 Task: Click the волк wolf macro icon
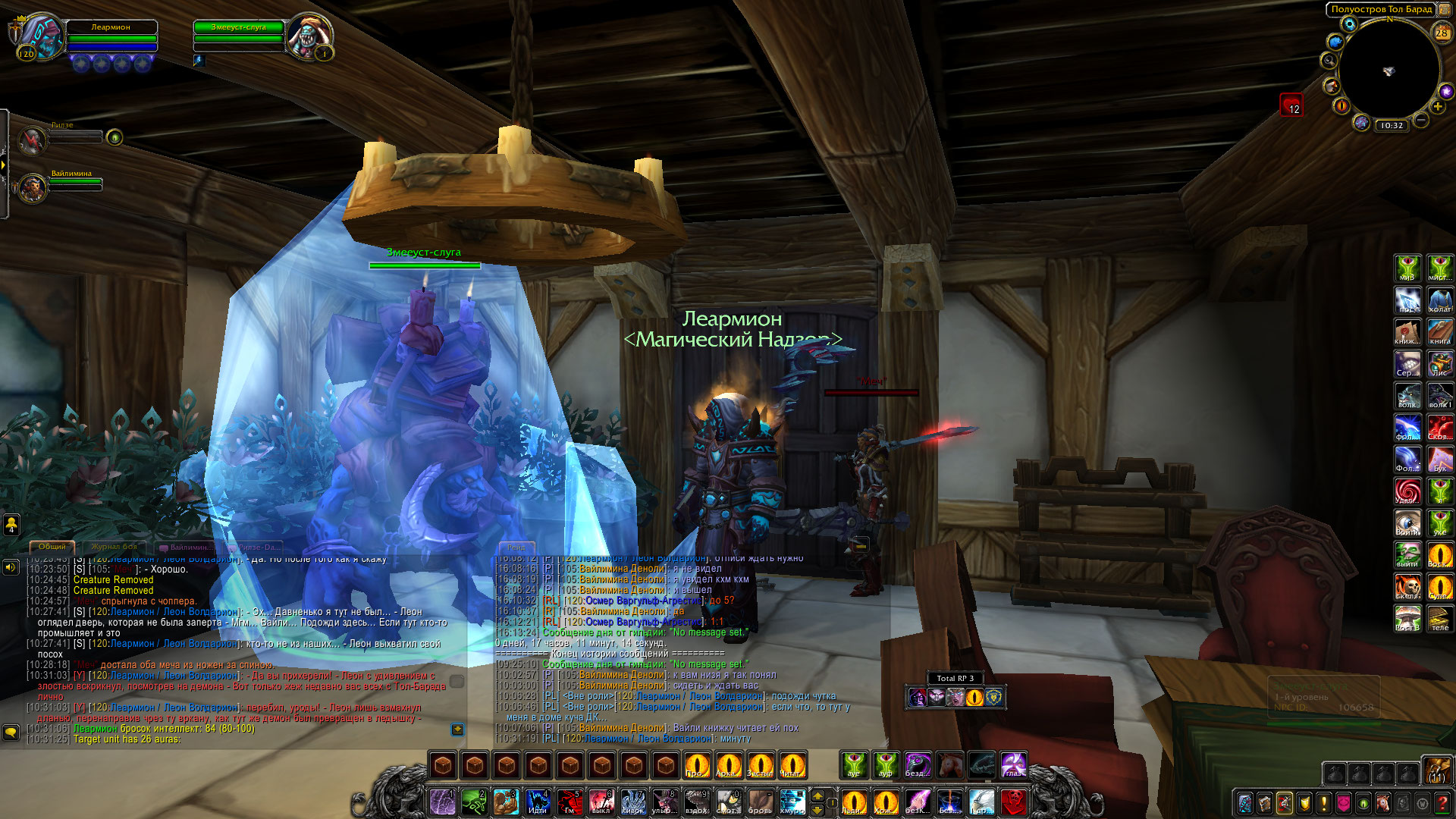[1408, 395]
